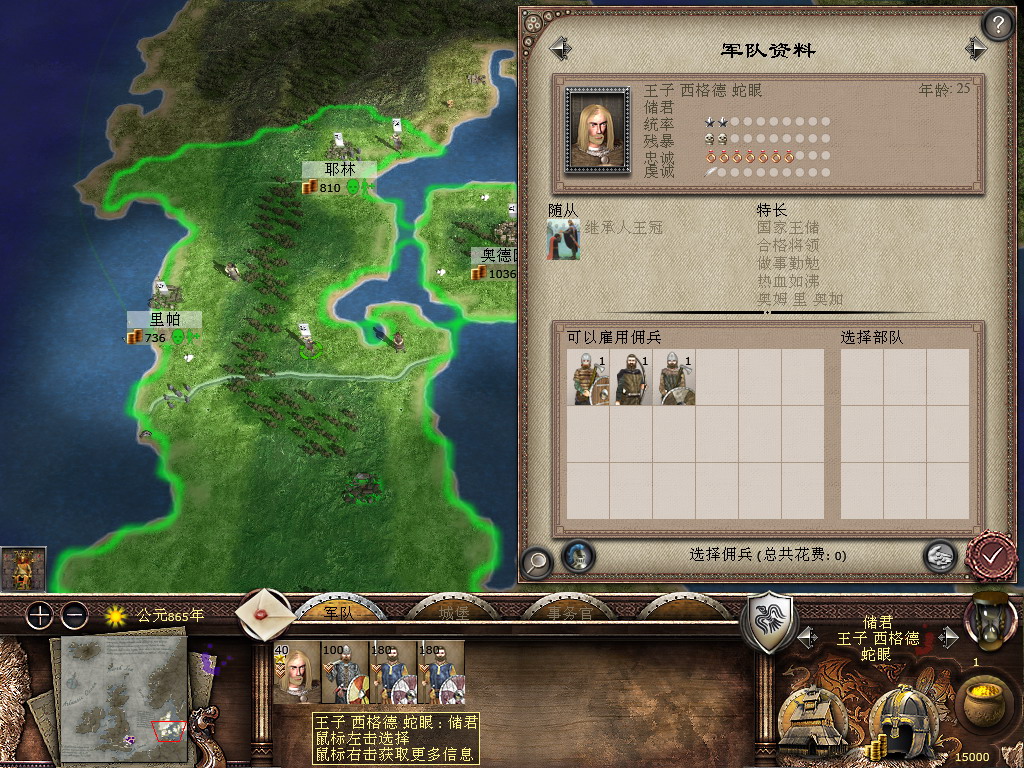Click Prince Sigurd's portrait in the army panel
The height and width of the screenshot is (768, 1024).
pyautogui.click(x=596, y=130)
